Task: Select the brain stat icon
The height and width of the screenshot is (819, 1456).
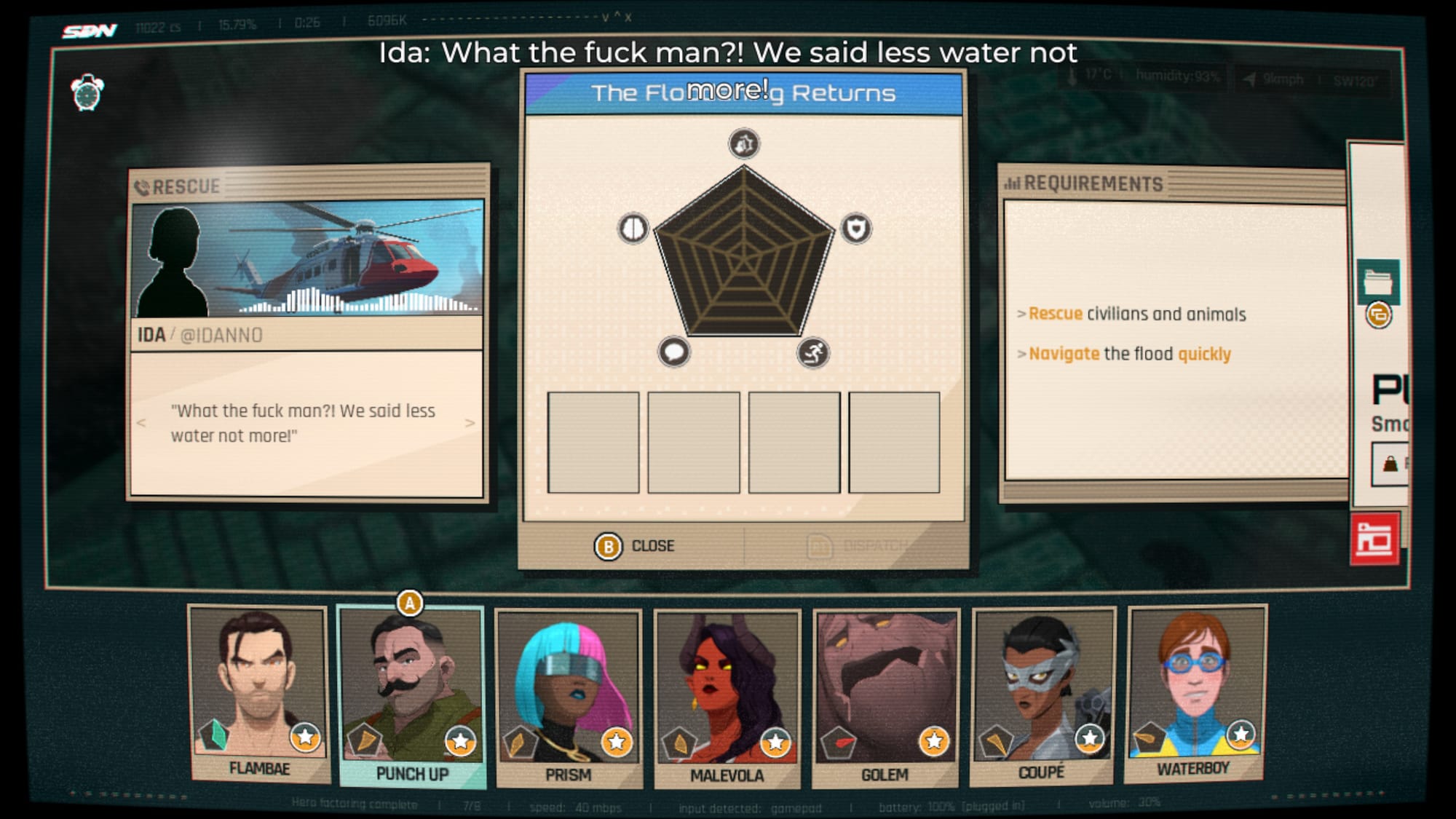Action: tap(633, 229)
